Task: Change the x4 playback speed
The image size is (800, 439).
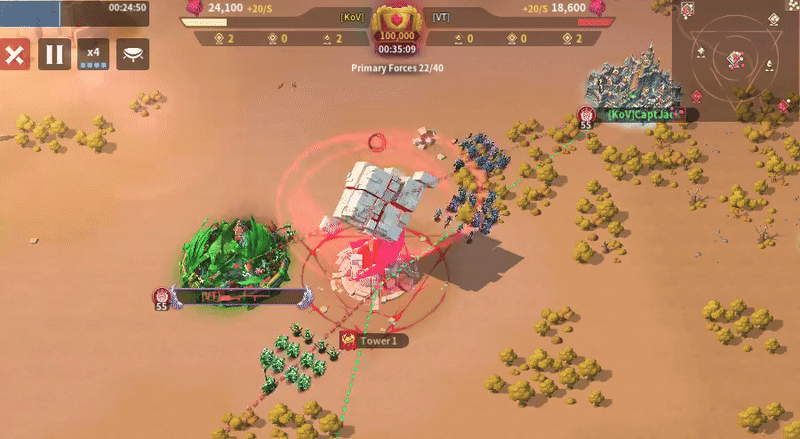Action: point(93,54)
